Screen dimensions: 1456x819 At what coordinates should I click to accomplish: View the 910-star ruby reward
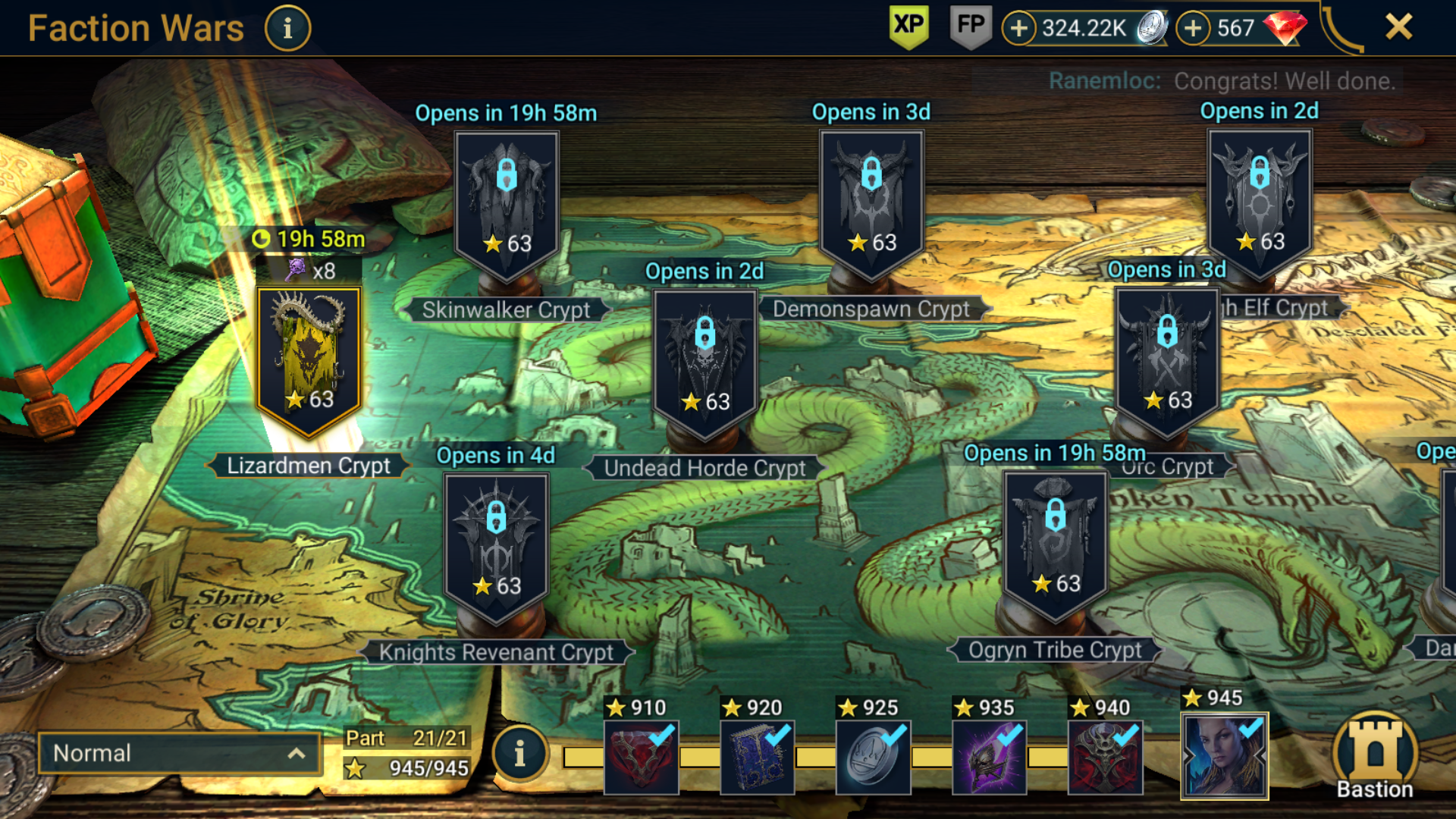coord(641,757)
